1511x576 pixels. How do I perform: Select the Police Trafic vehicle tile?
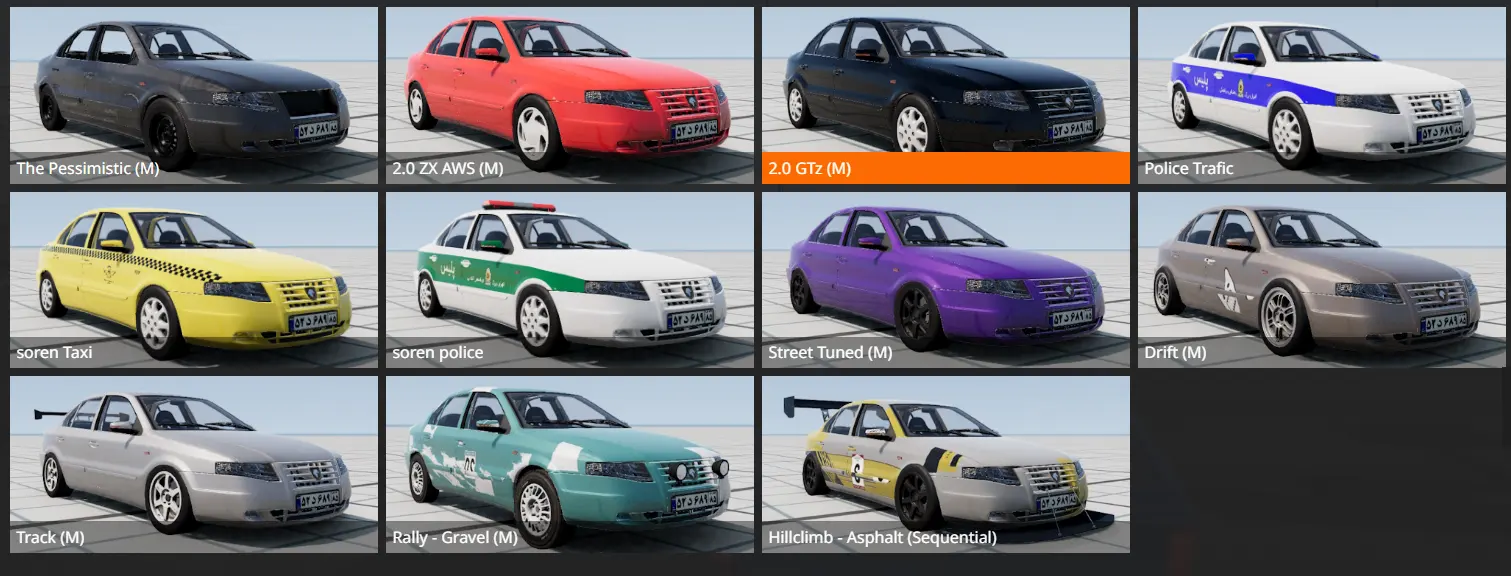point(1322,95)
